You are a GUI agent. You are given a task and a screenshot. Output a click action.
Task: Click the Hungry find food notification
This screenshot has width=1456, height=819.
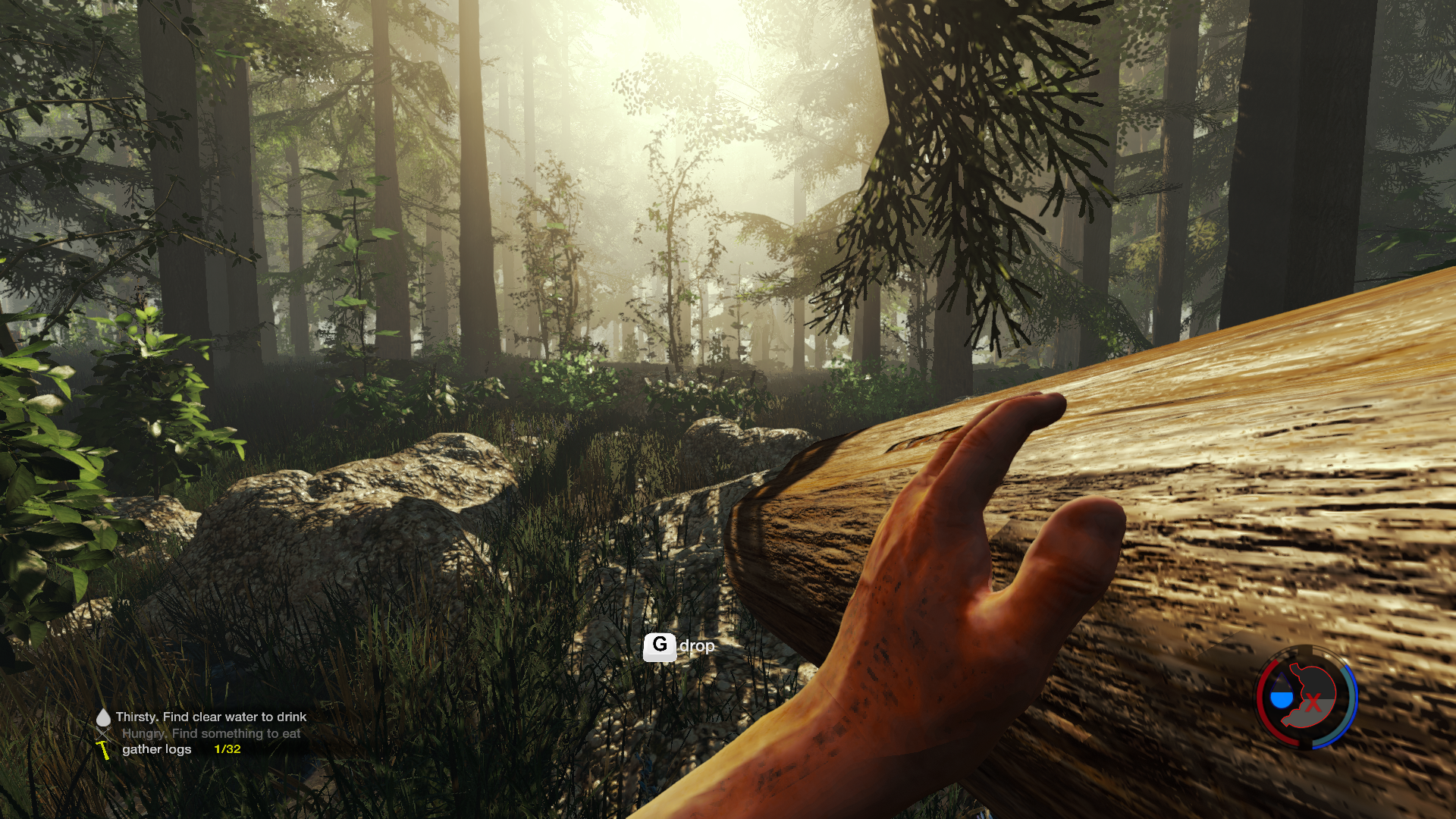tap(211, 733)
